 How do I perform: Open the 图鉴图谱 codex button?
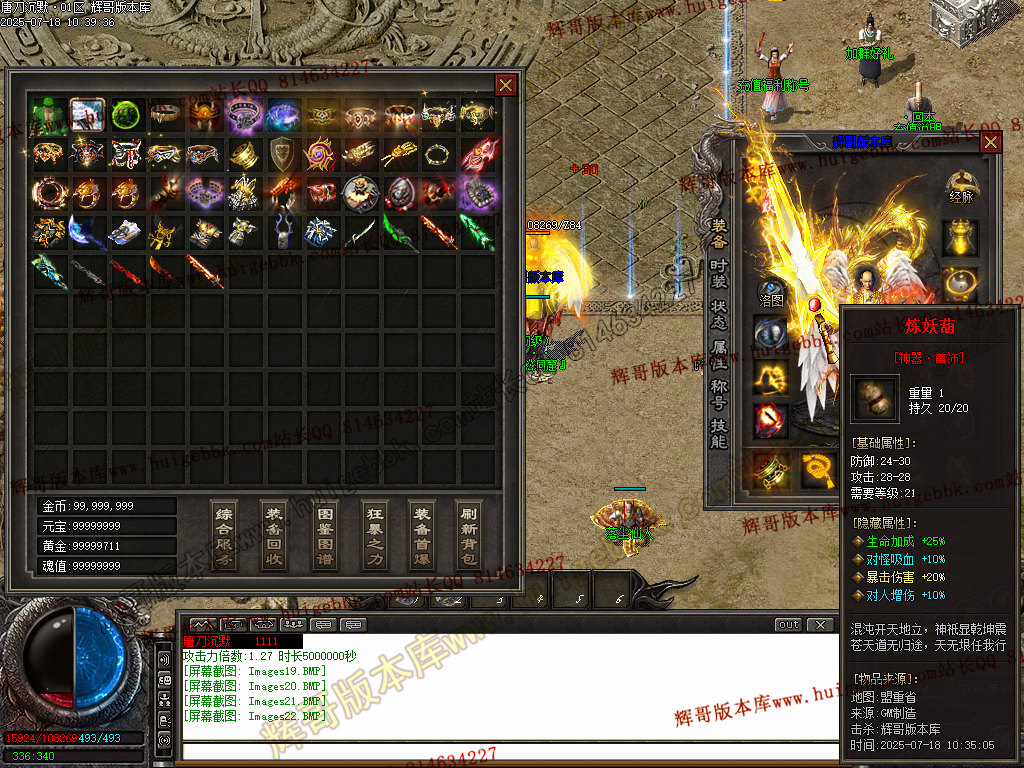[x=324, y=535]
